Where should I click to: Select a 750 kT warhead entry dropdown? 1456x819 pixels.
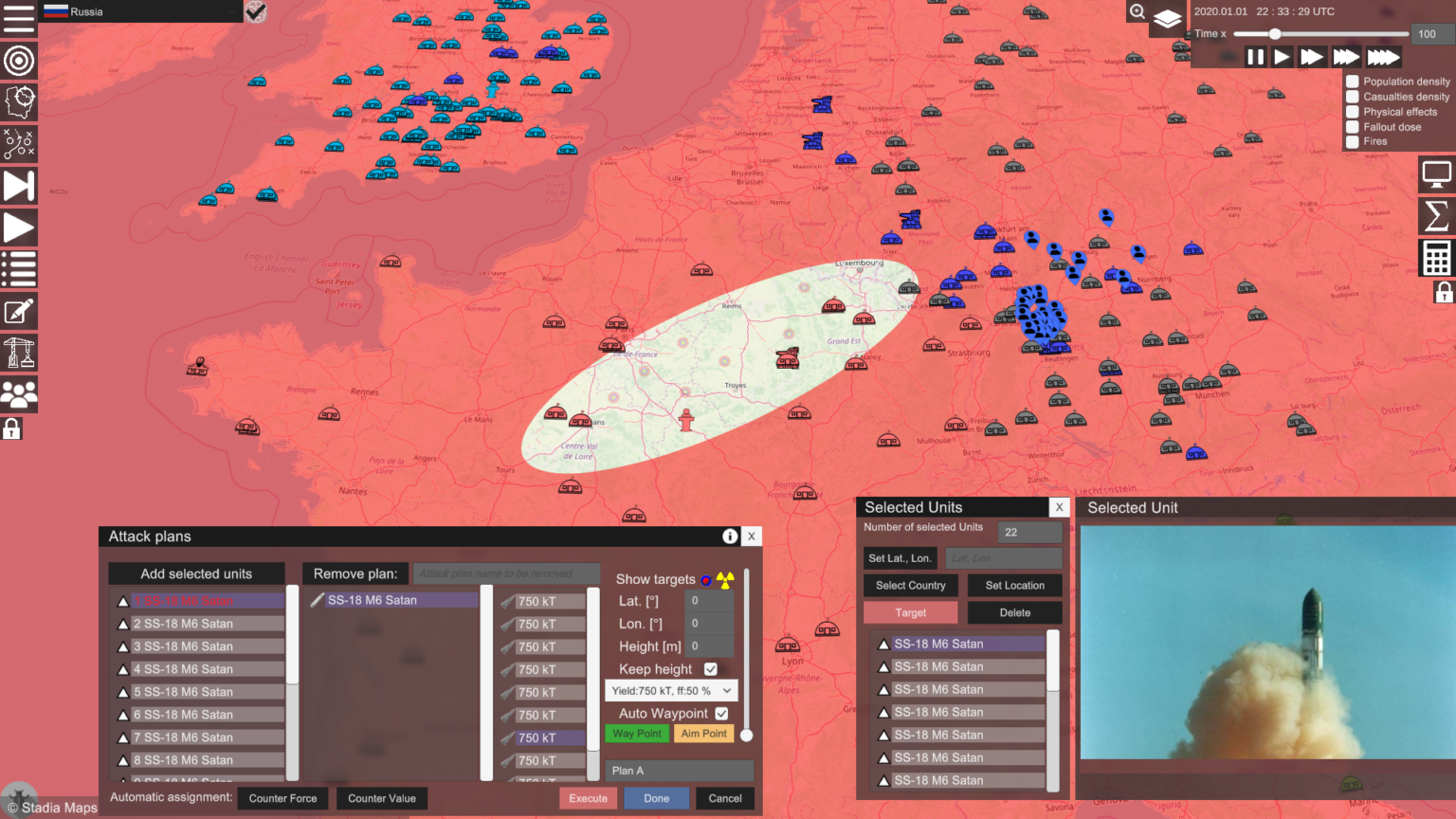(x=543, y=600)
